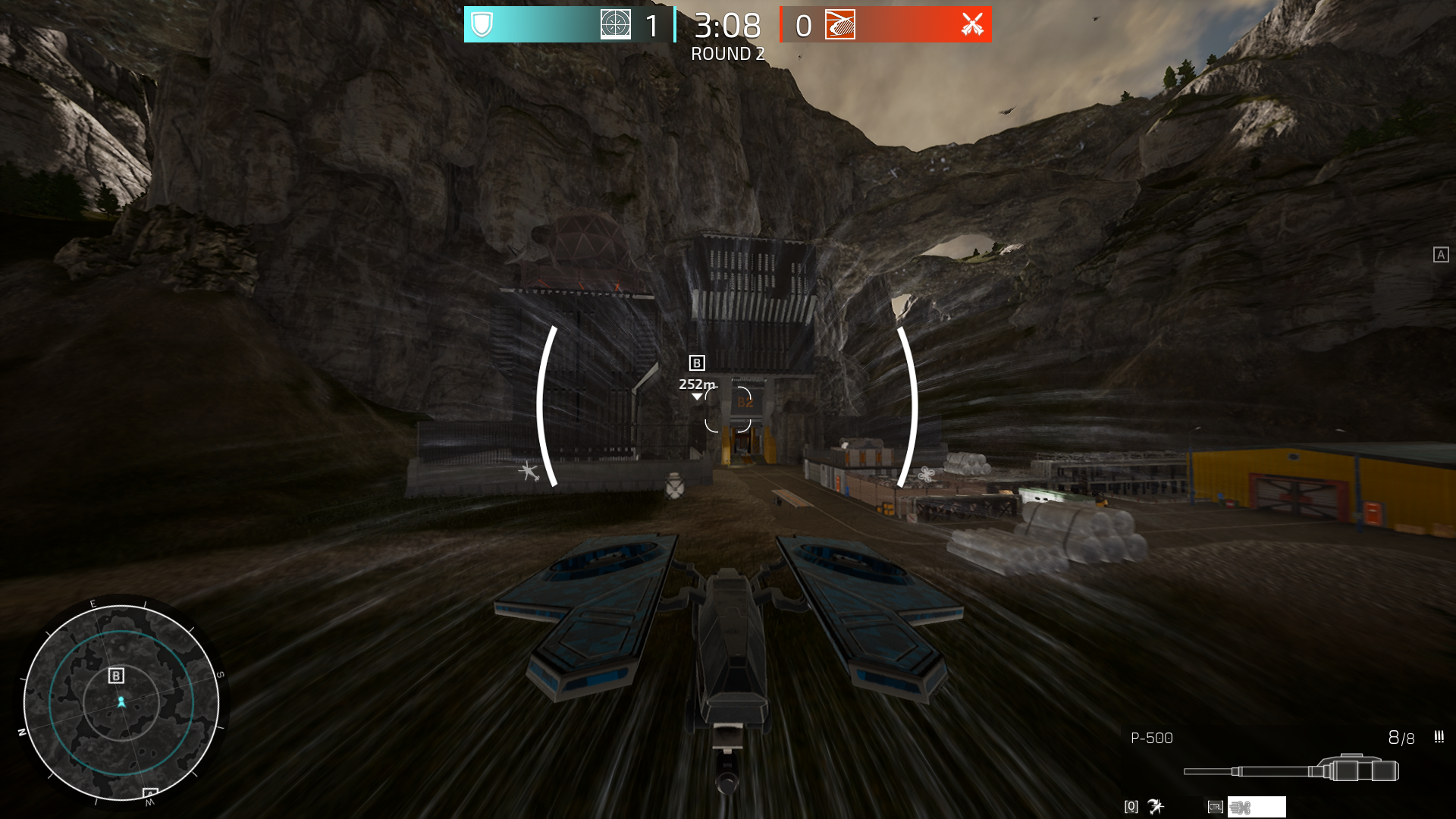Select the A objective marker at screen edge

(1441, 255)
